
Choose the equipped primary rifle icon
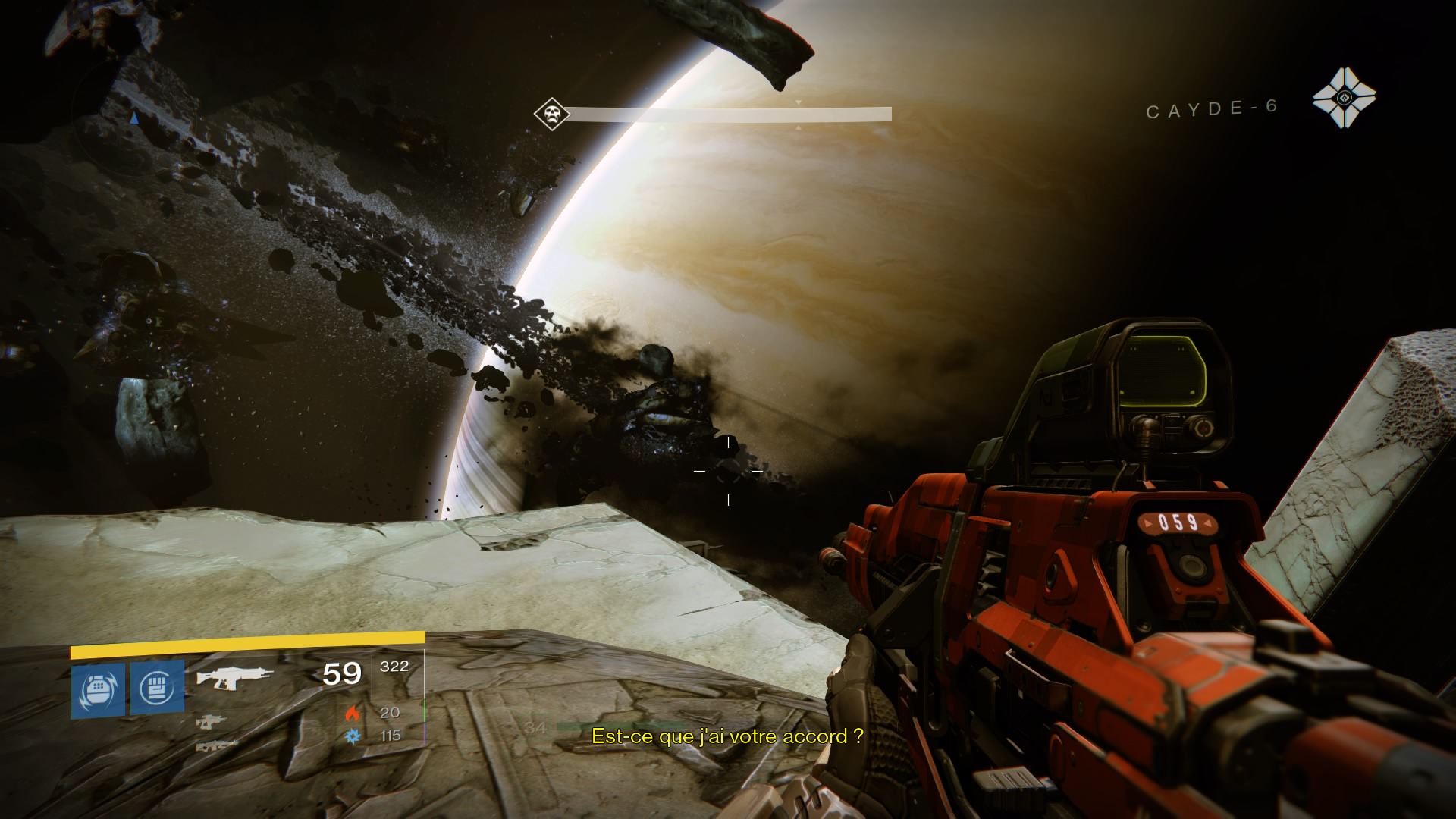[x=234, y=676]
